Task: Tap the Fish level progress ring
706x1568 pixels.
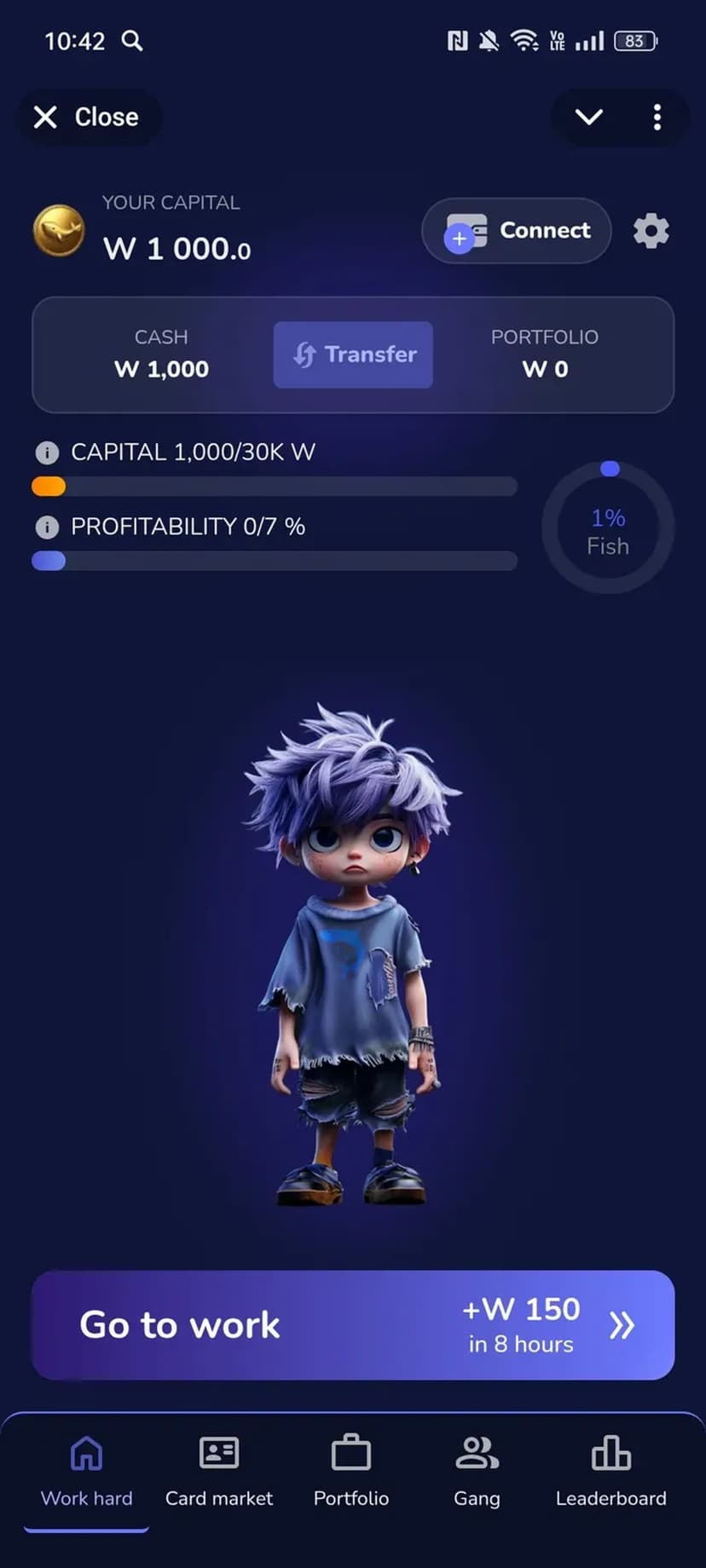Action: click(608, 529)
